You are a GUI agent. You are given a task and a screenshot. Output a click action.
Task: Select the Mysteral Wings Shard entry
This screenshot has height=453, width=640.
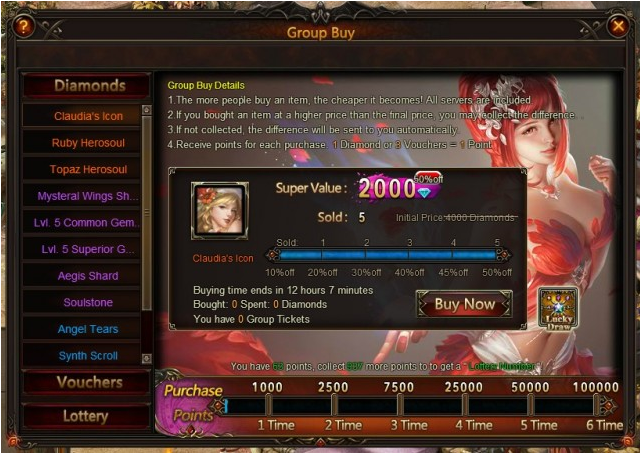point(86,196)
